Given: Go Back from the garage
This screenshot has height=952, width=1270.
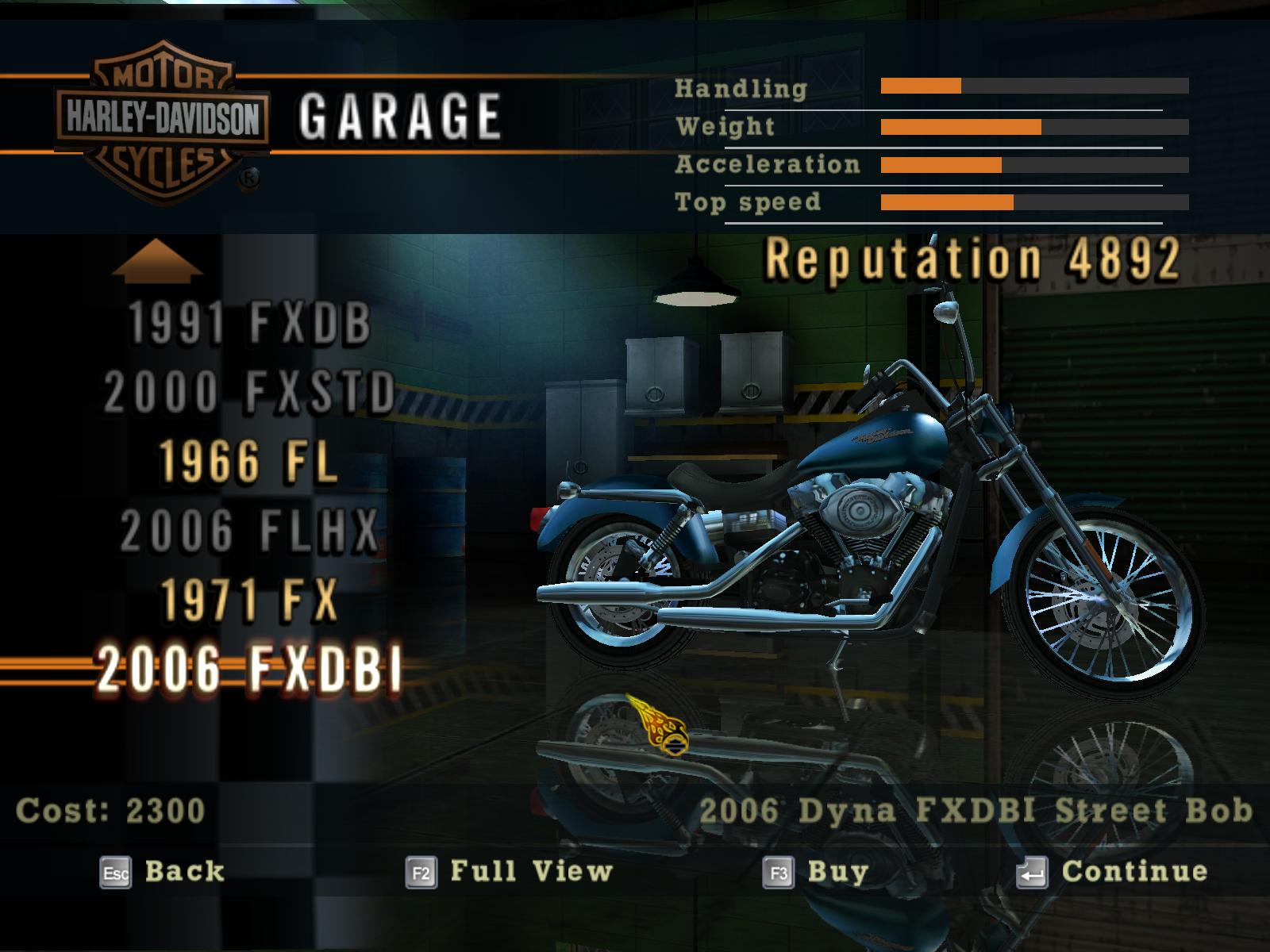Looking at the screenshot, I should click(x=163, y=872).
